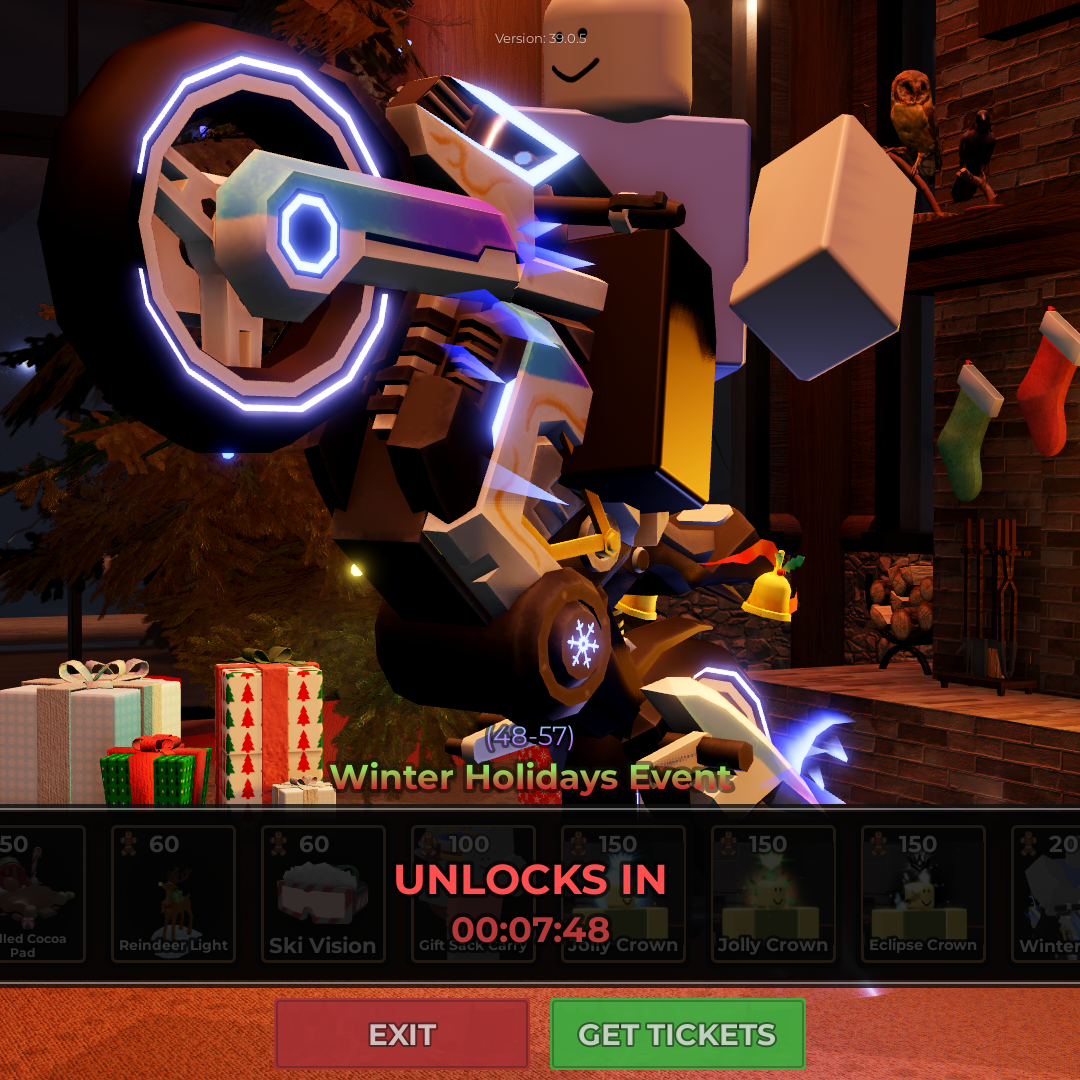1080x1080 pixels.
Task: Select the Eclipse Crown reward tile
Action: (922, 895)
